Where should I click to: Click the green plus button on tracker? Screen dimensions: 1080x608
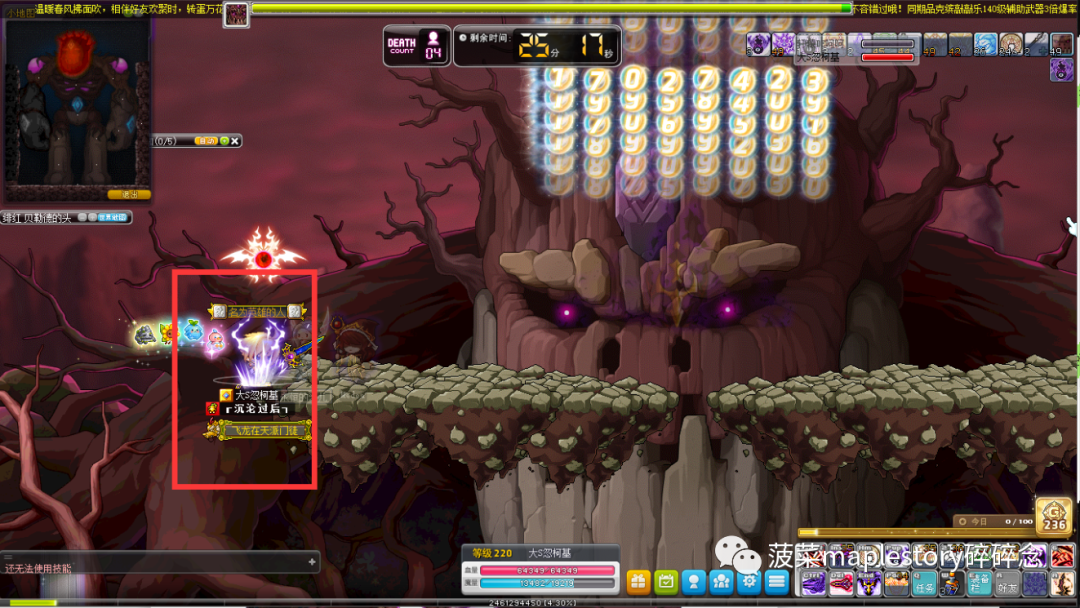pyautogui.click(x=225, y=141)
